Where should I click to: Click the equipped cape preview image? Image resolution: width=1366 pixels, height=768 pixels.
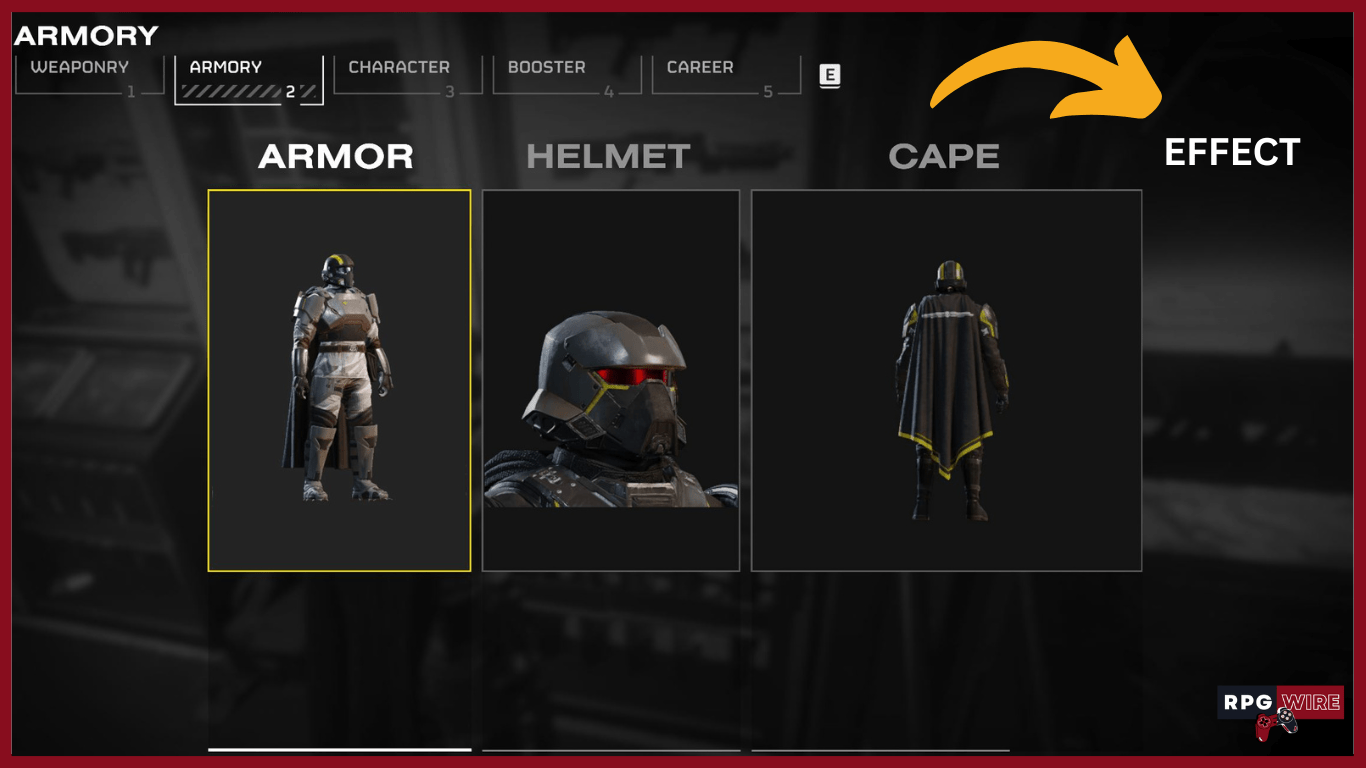point(946,380)
